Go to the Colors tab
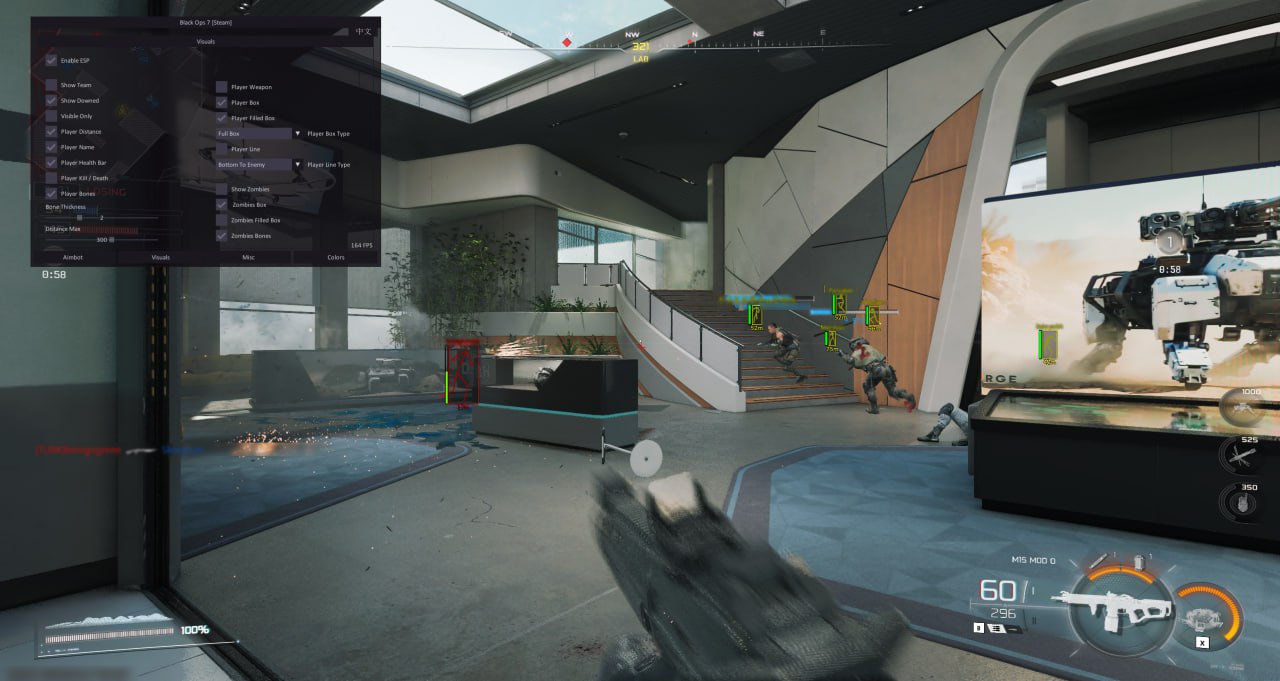Viewport: 1280px width, 681px height. click(x=336, y=257)
